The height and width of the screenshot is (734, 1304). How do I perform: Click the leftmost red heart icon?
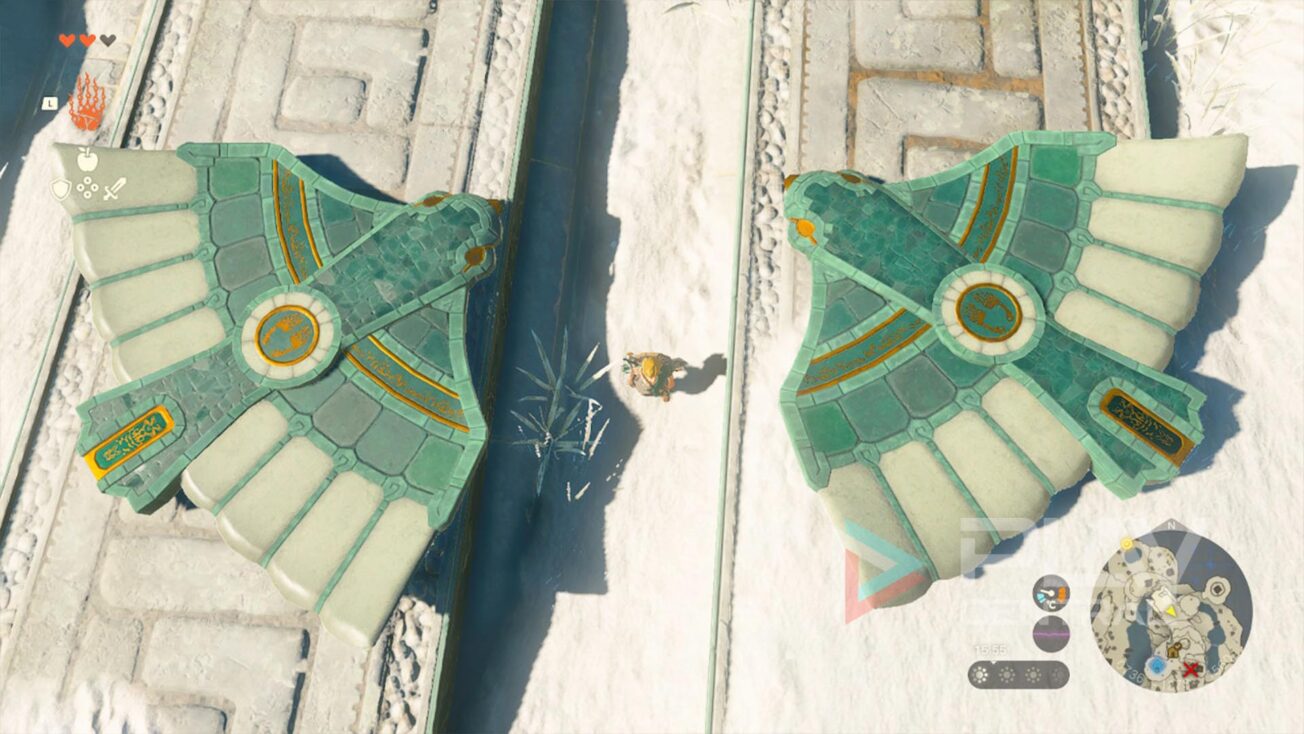[x=67, y=39]
